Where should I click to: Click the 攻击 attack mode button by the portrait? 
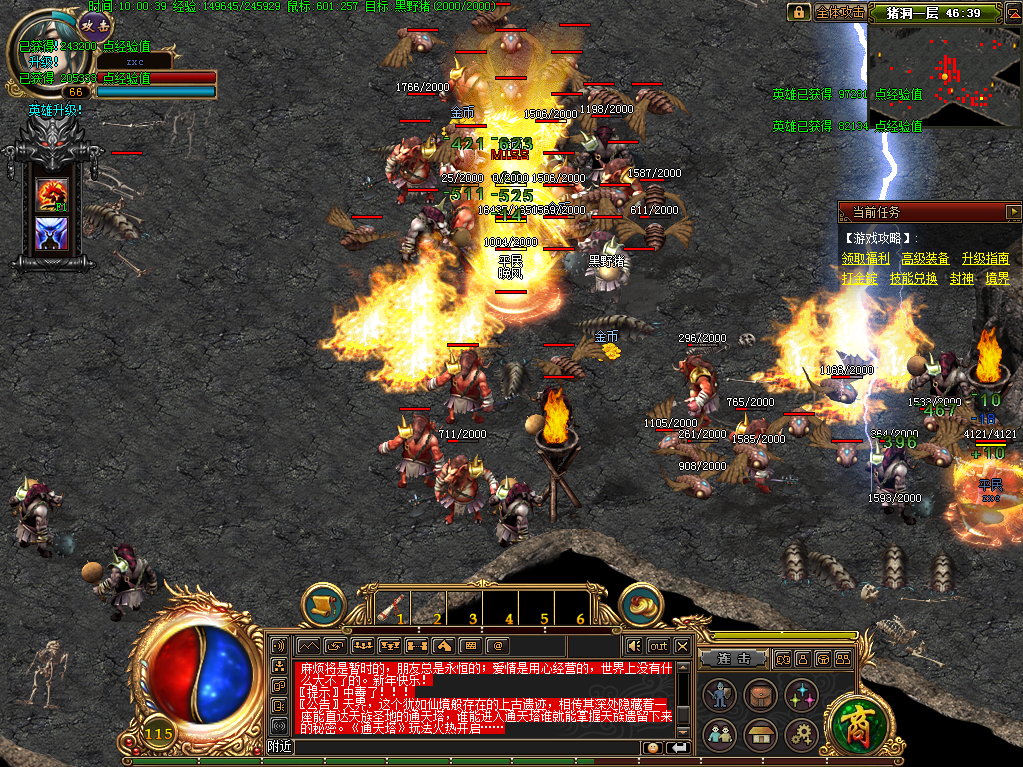click(x=95, y=26)
